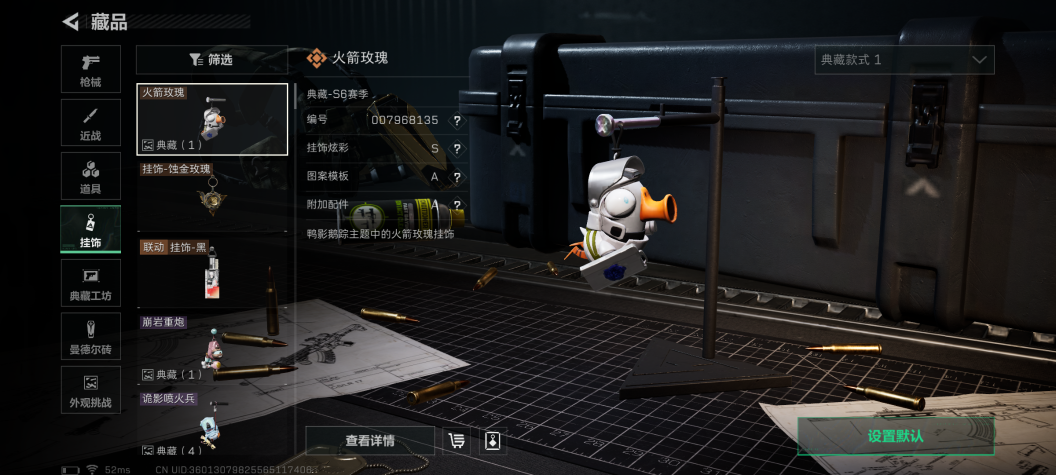1056x475 pixels.
Task: Select the 道具 category tab
Action: [90, 176]
